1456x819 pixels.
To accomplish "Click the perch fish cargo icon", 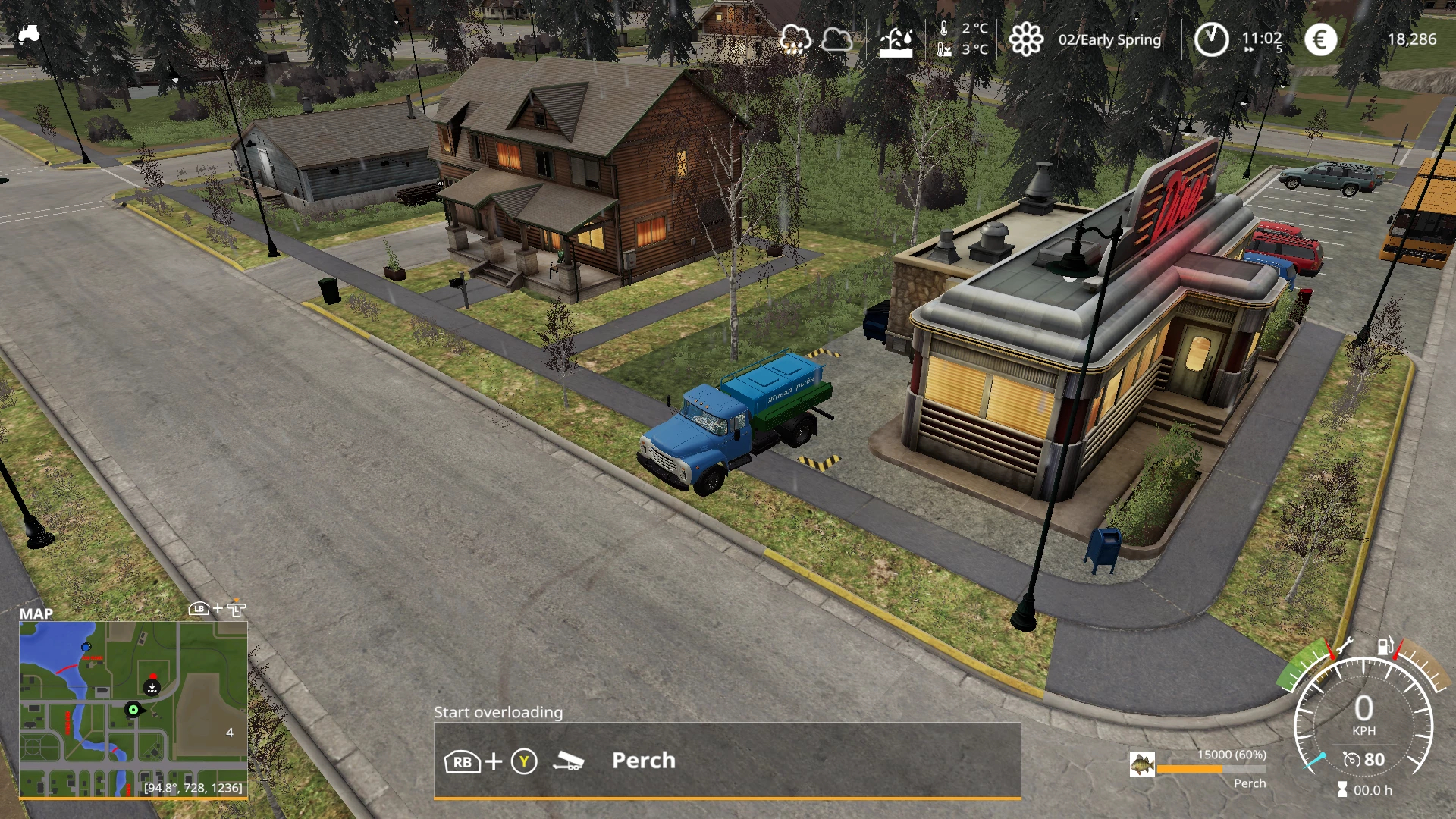I will point(1141,764).
